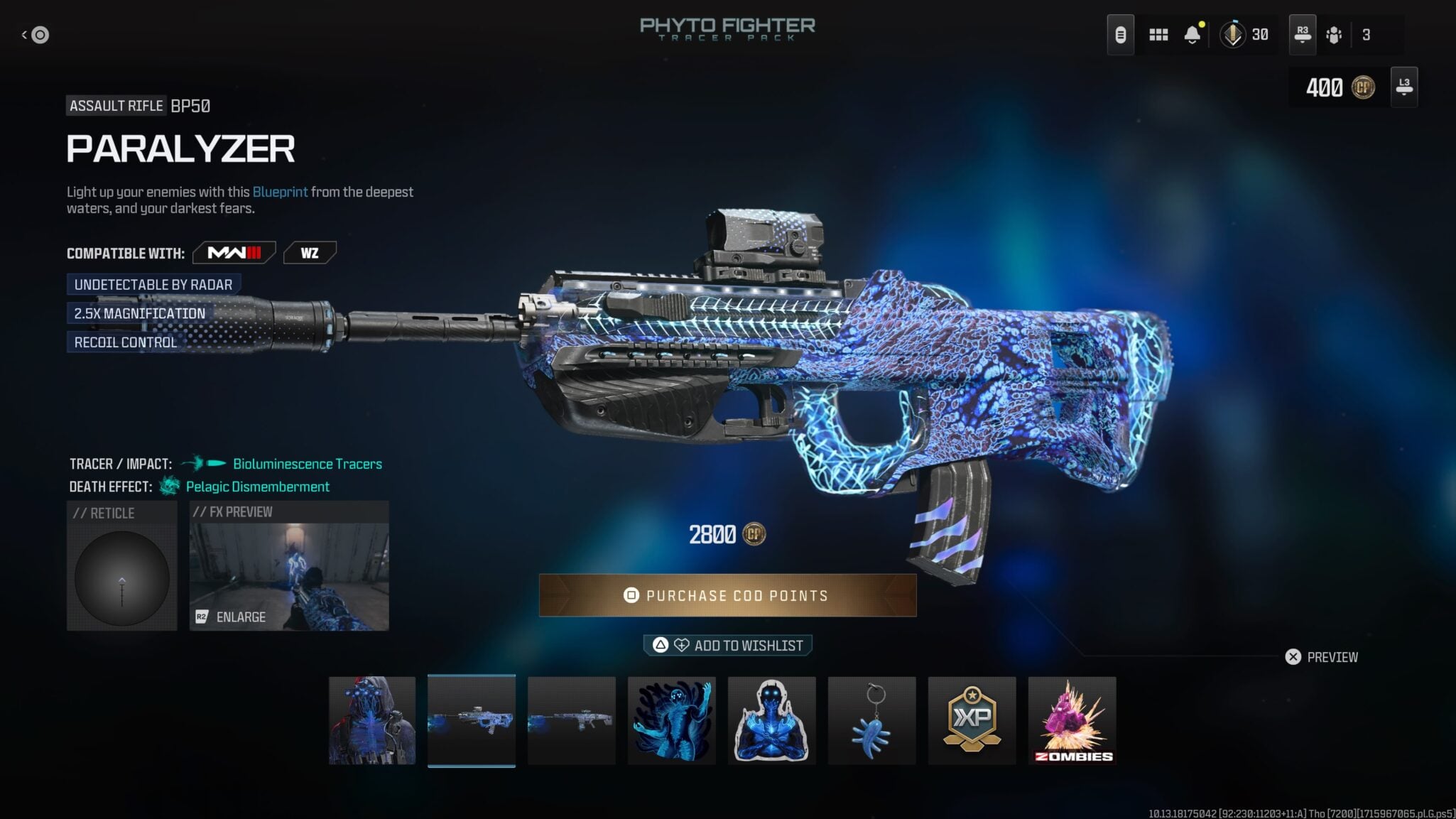
Task: Select the hooded operator skin thumbnail
Action: (x=372, y=720)
